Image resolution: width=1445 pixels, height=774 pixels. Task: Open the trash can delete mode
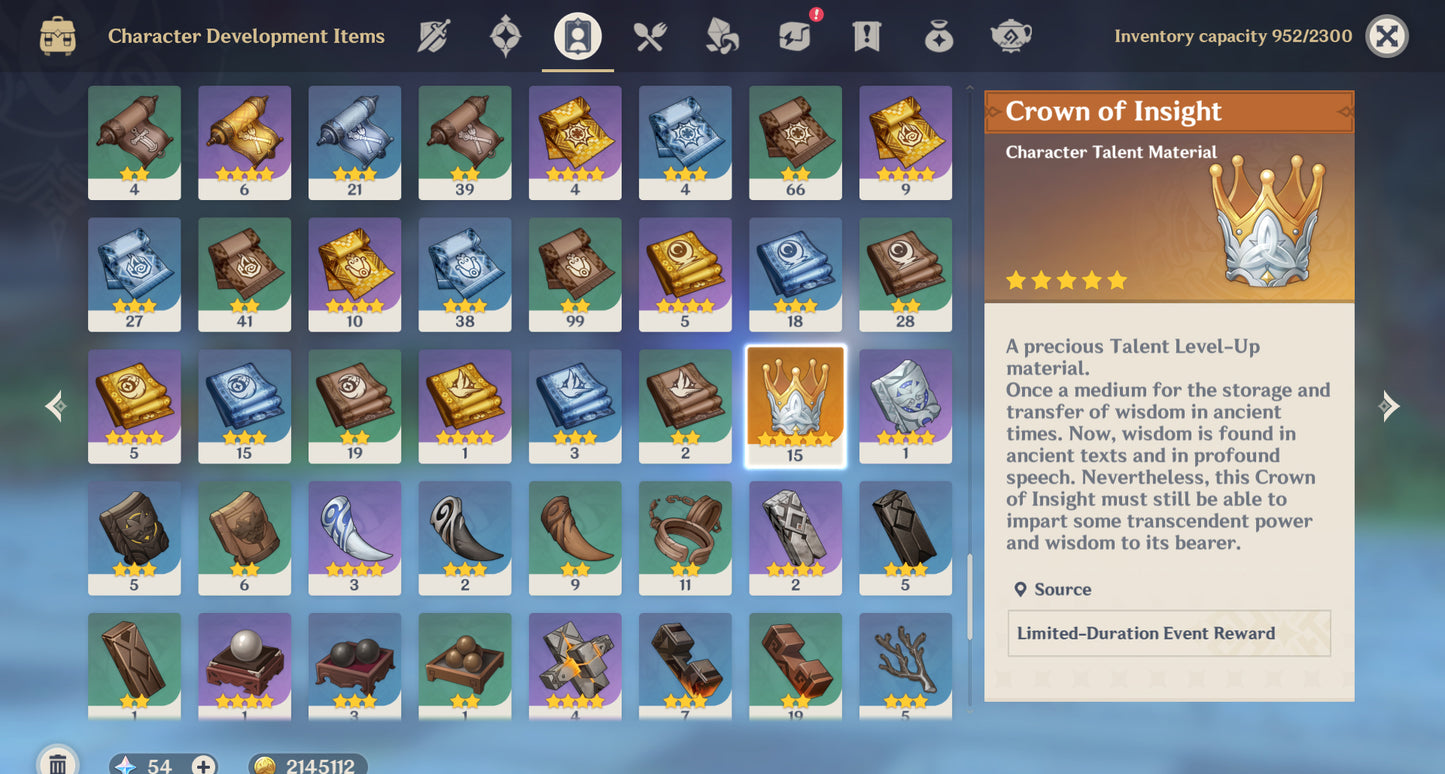pyautogui.click(x=58, y=763)
